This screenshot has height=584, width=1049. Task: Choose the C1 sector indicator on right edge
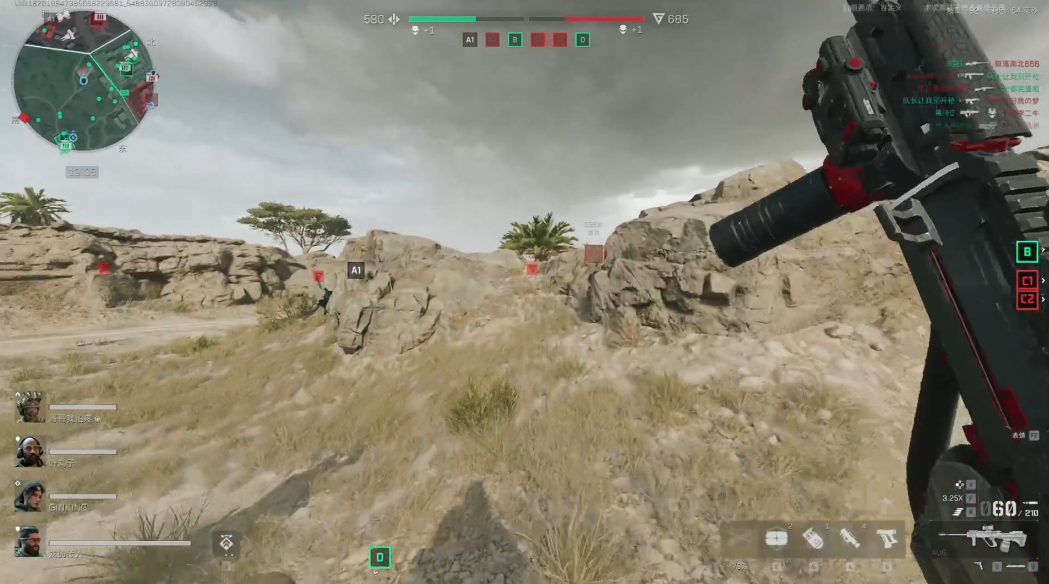[x=1026, y=280]
